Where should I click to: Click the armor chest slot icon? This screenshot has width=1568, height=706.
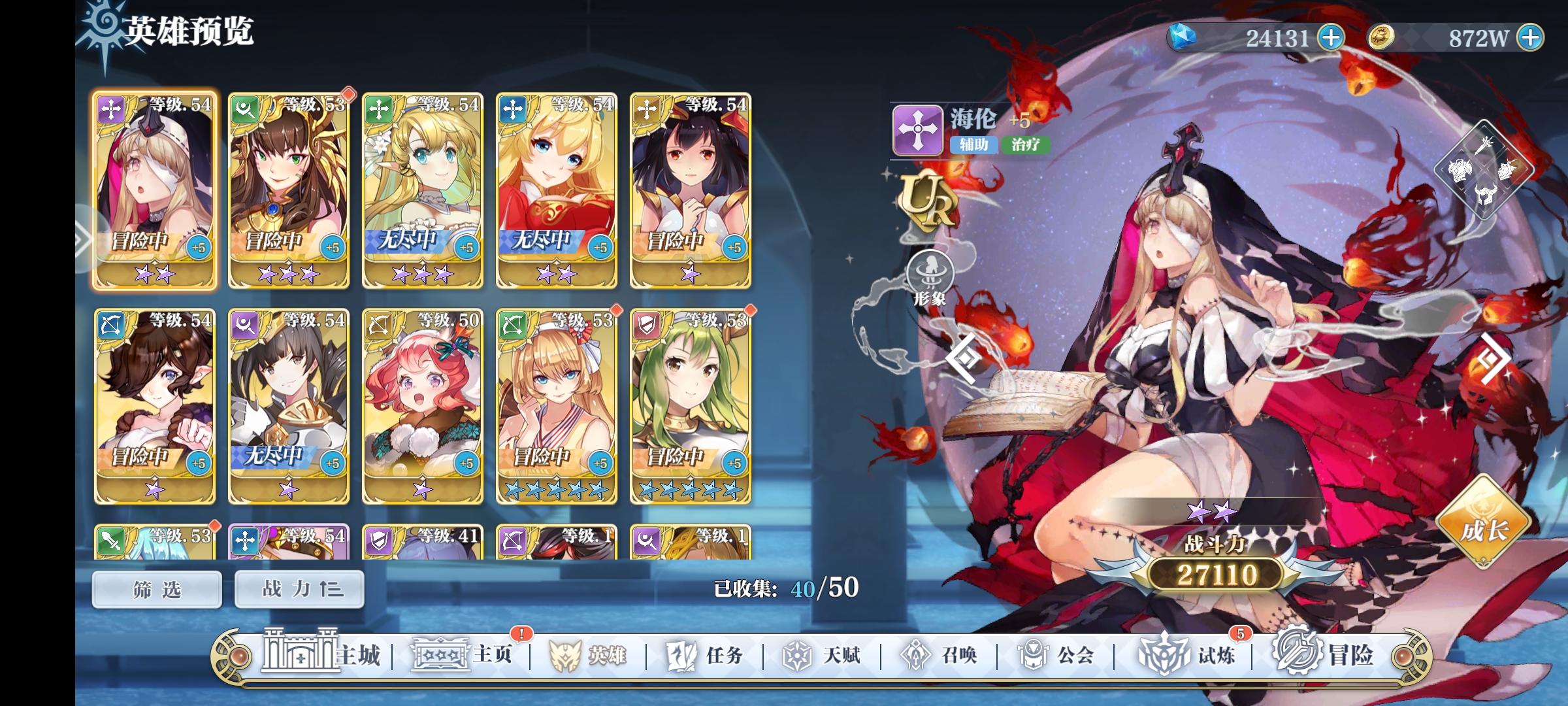coord(1460,169)
